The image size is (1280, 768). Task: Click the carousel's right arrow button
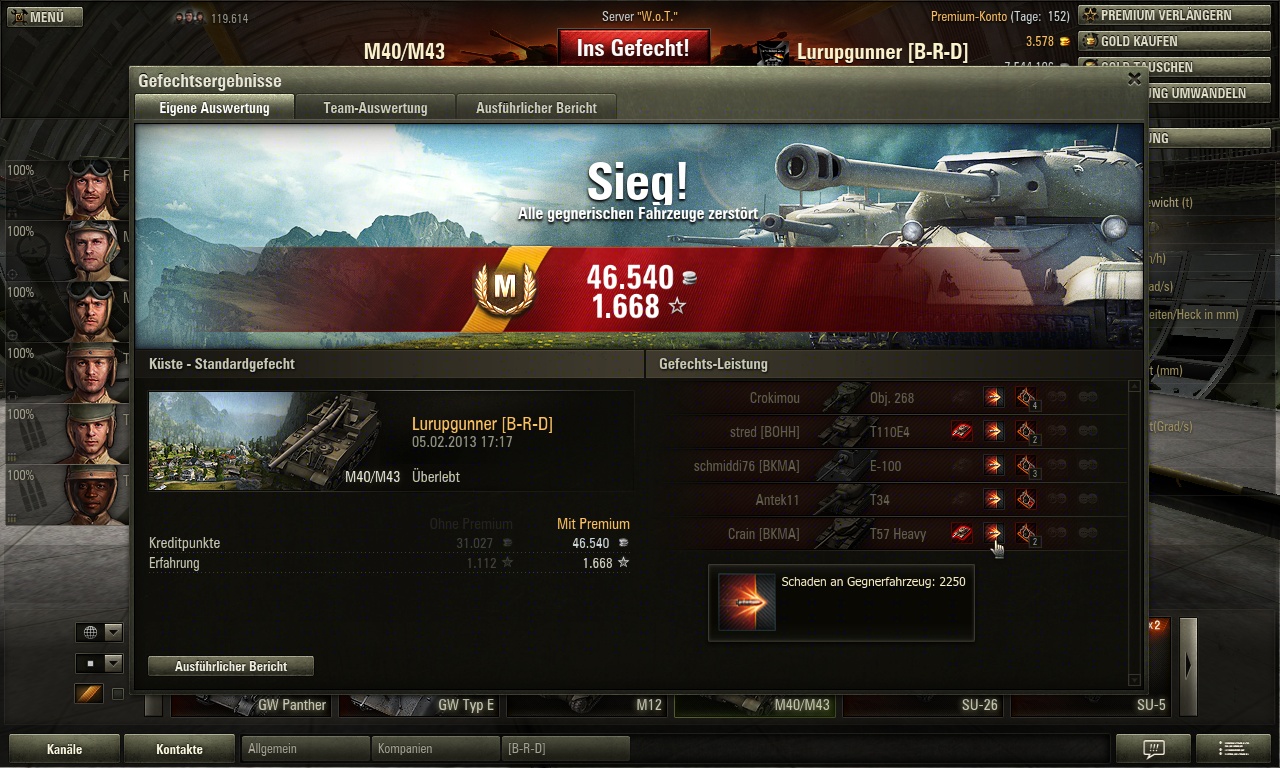[1188, 666]
